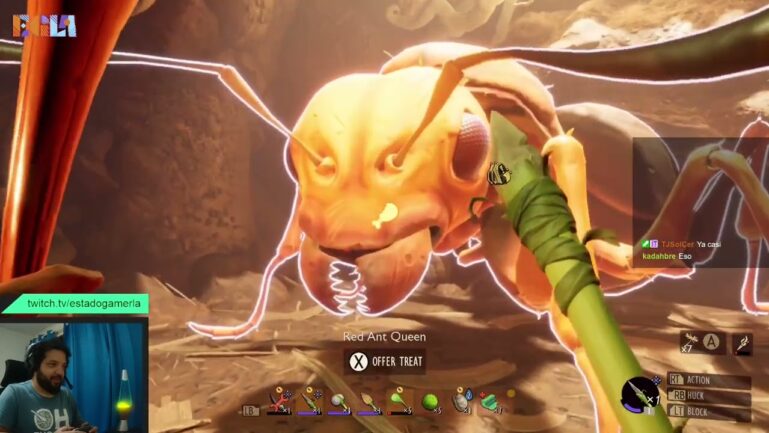Select the arrow ammo x7 icon
Image resolution: width=769 pixels, height=433 pixels.
point(690,342)
